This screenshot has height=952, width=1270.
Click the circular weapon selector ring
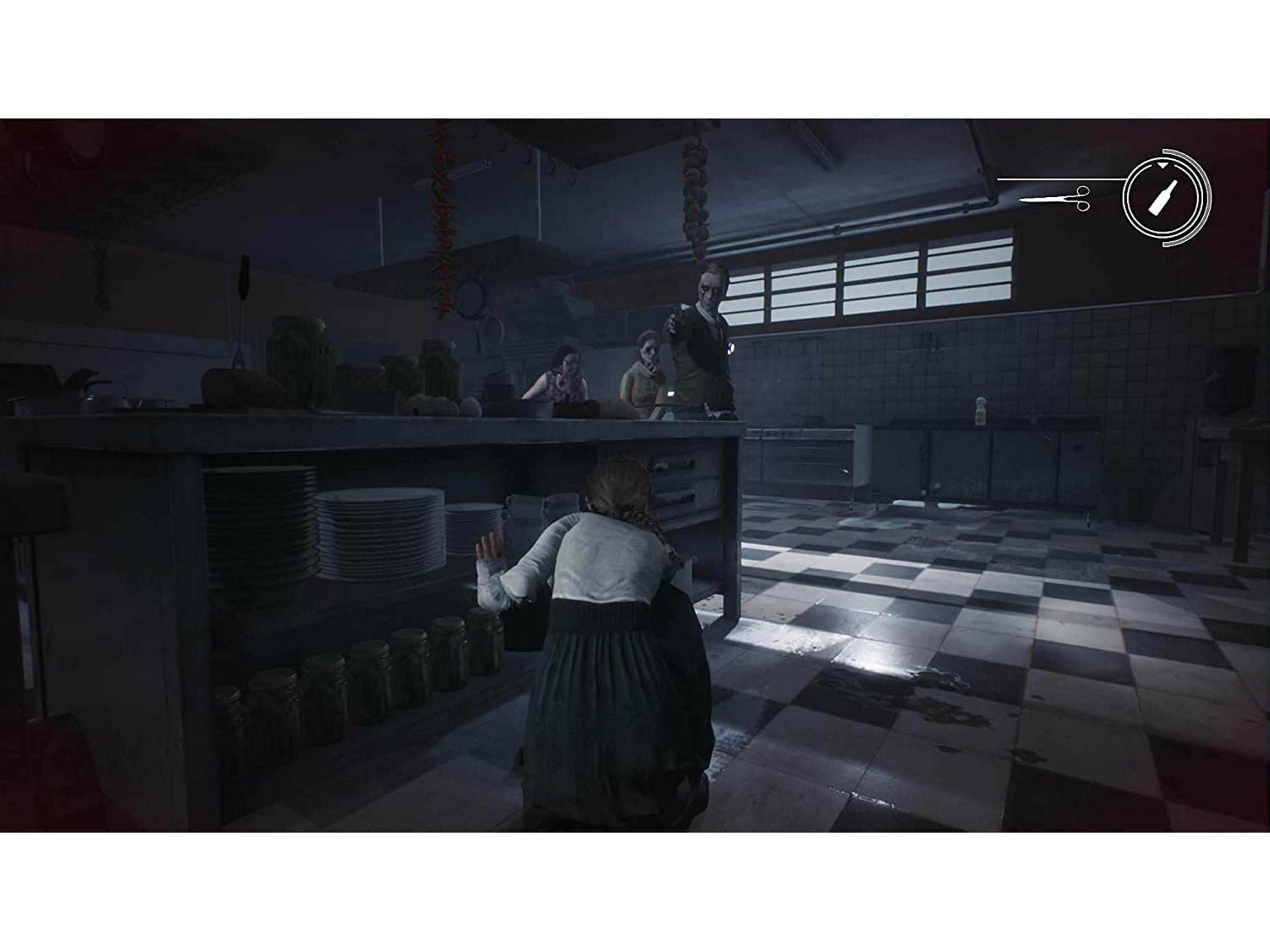[x=1162, y=232]
